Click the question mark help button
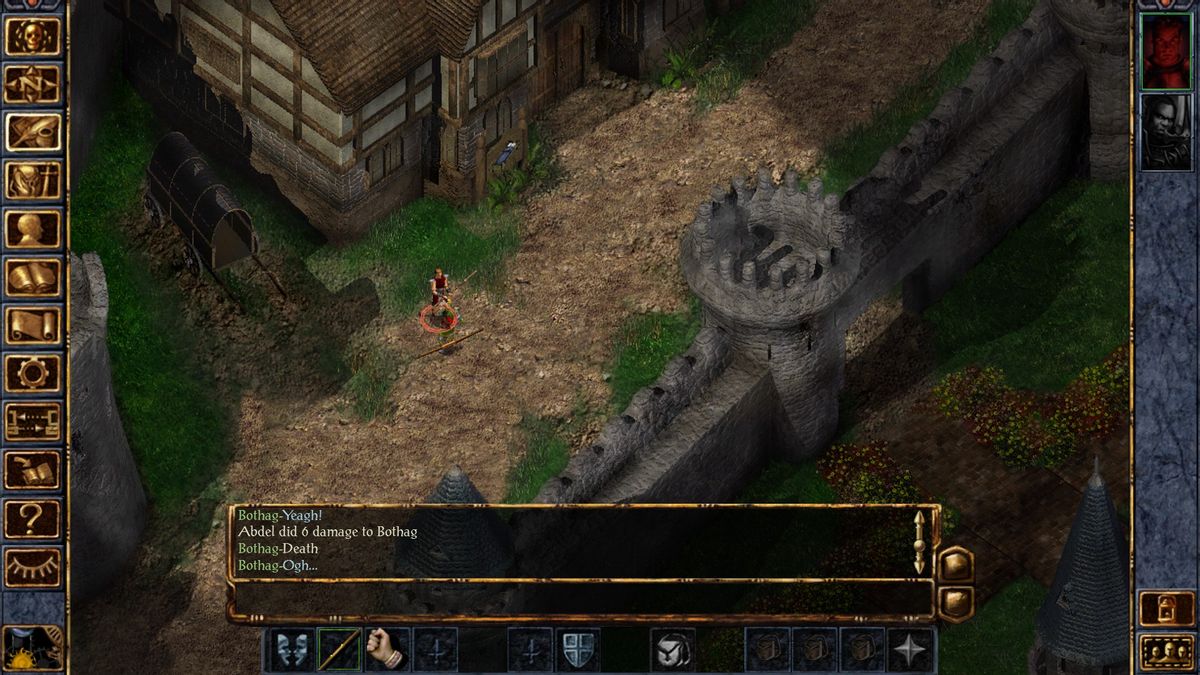Viewport: 1200px width, 675px height. click(x=33, y=519)
